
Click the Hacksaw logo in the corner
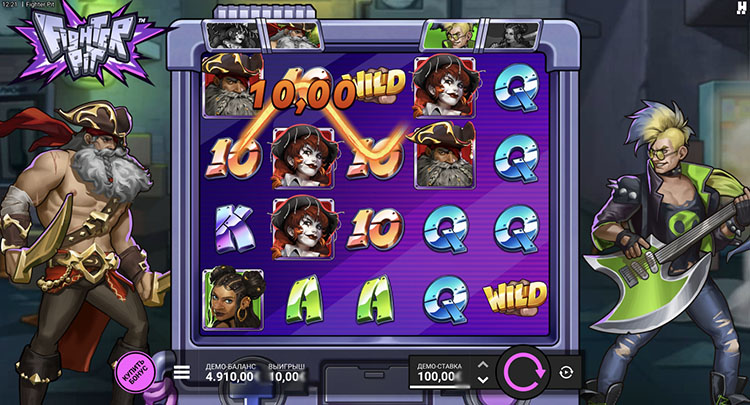click(740, 7)
